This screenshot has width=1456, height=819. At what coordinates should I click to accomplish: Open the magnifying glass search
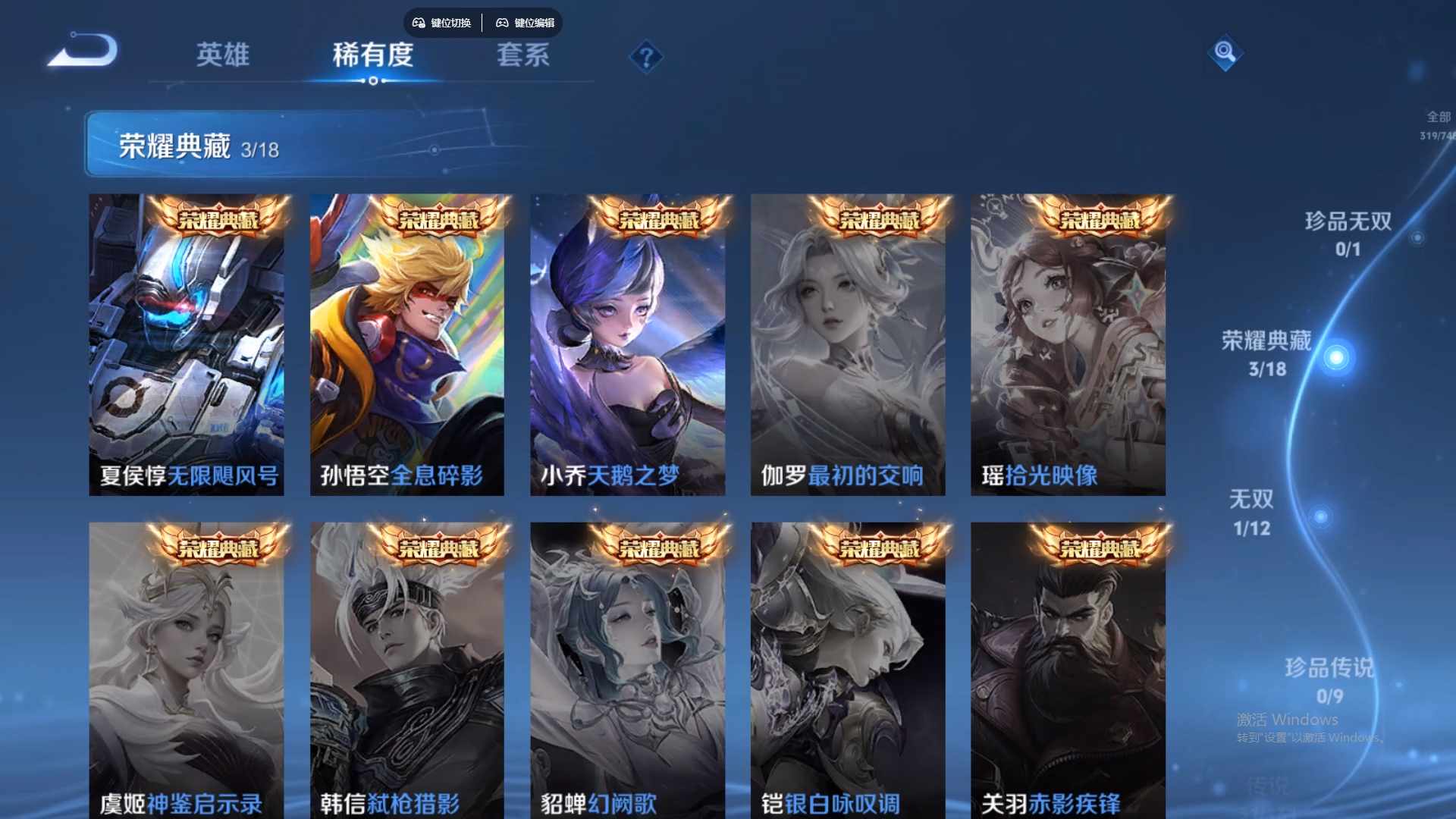click(x=1225, y=52)
